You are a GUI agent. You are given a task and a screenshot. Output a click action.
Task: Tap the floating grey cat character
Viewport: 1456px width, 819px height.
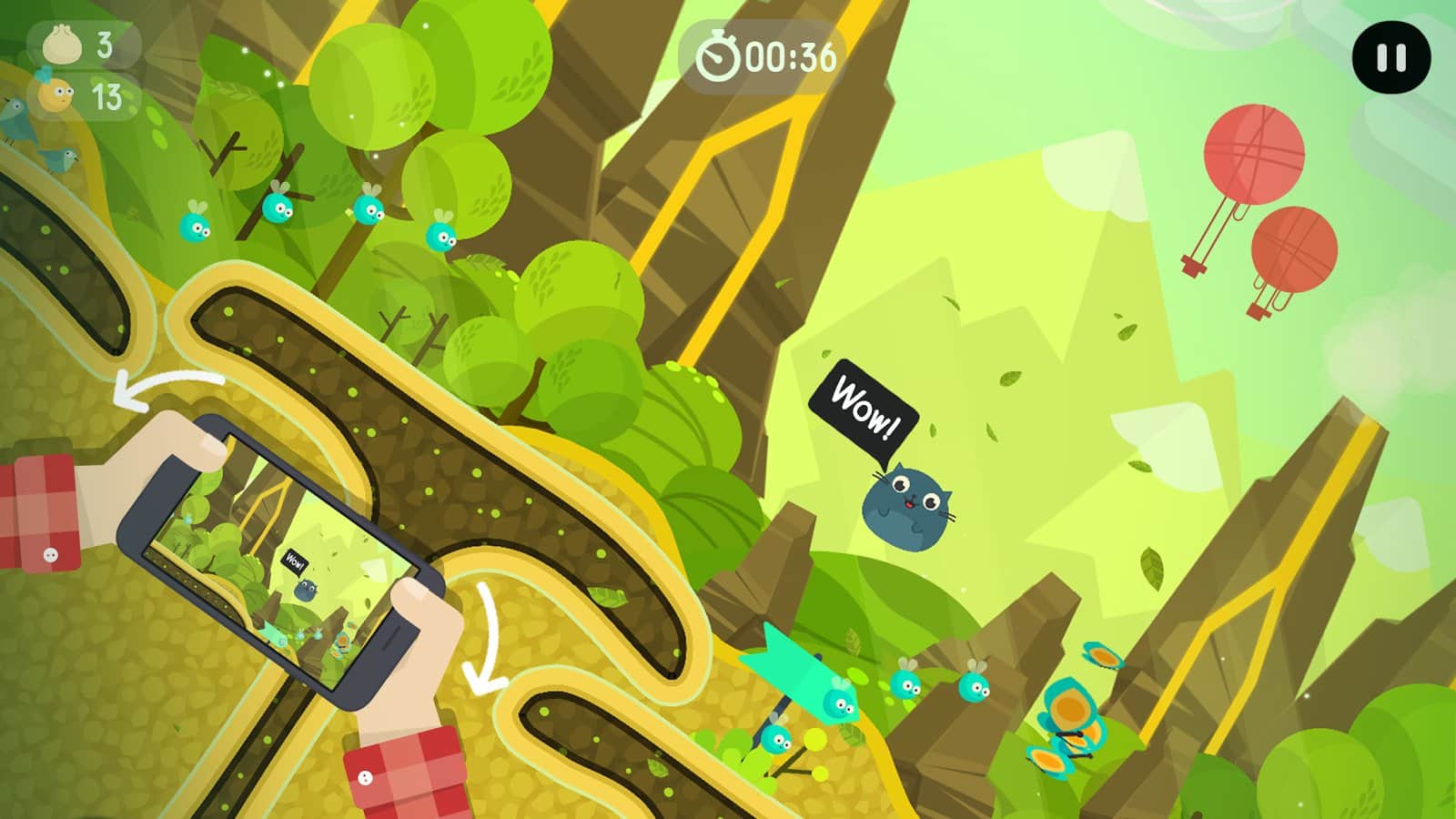point(913,505)
